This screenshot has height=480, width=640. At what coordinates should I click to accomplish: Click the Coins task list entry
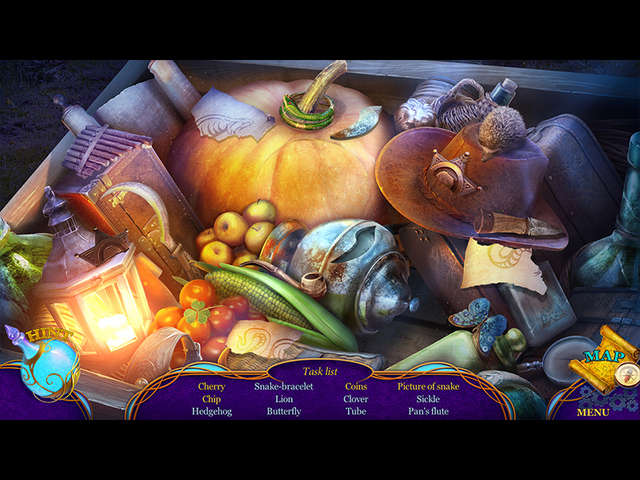coord(356,386)
